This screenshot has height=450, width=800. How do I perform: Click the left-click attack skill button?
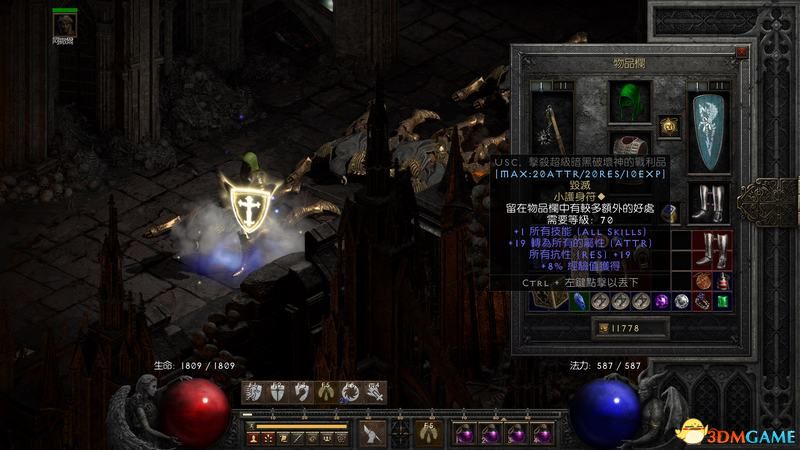point(374,433)
